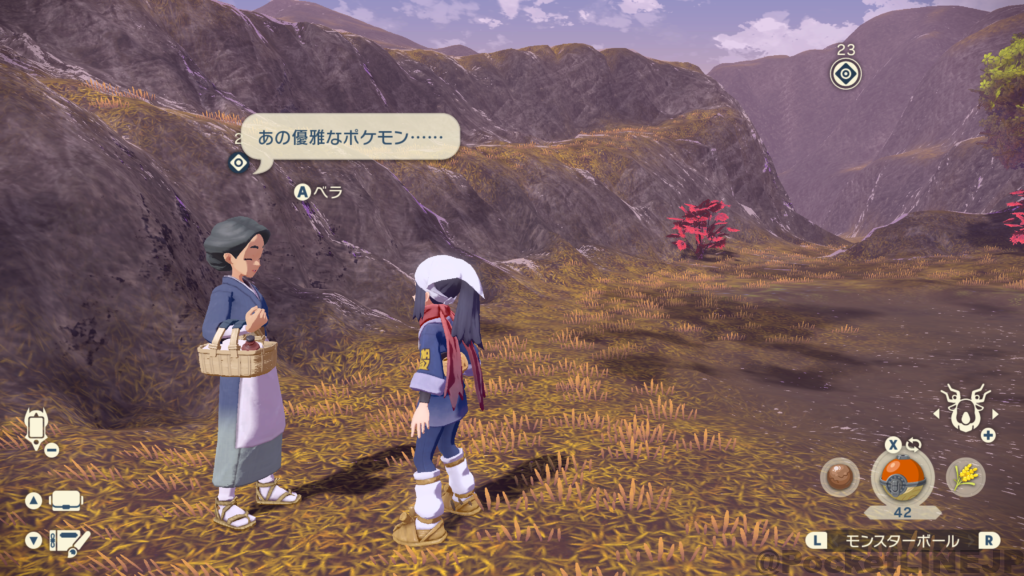Toggle the swap arrows above the Poké Ball
This screenshot has height=576, width=1024.
tap(913, 444)
